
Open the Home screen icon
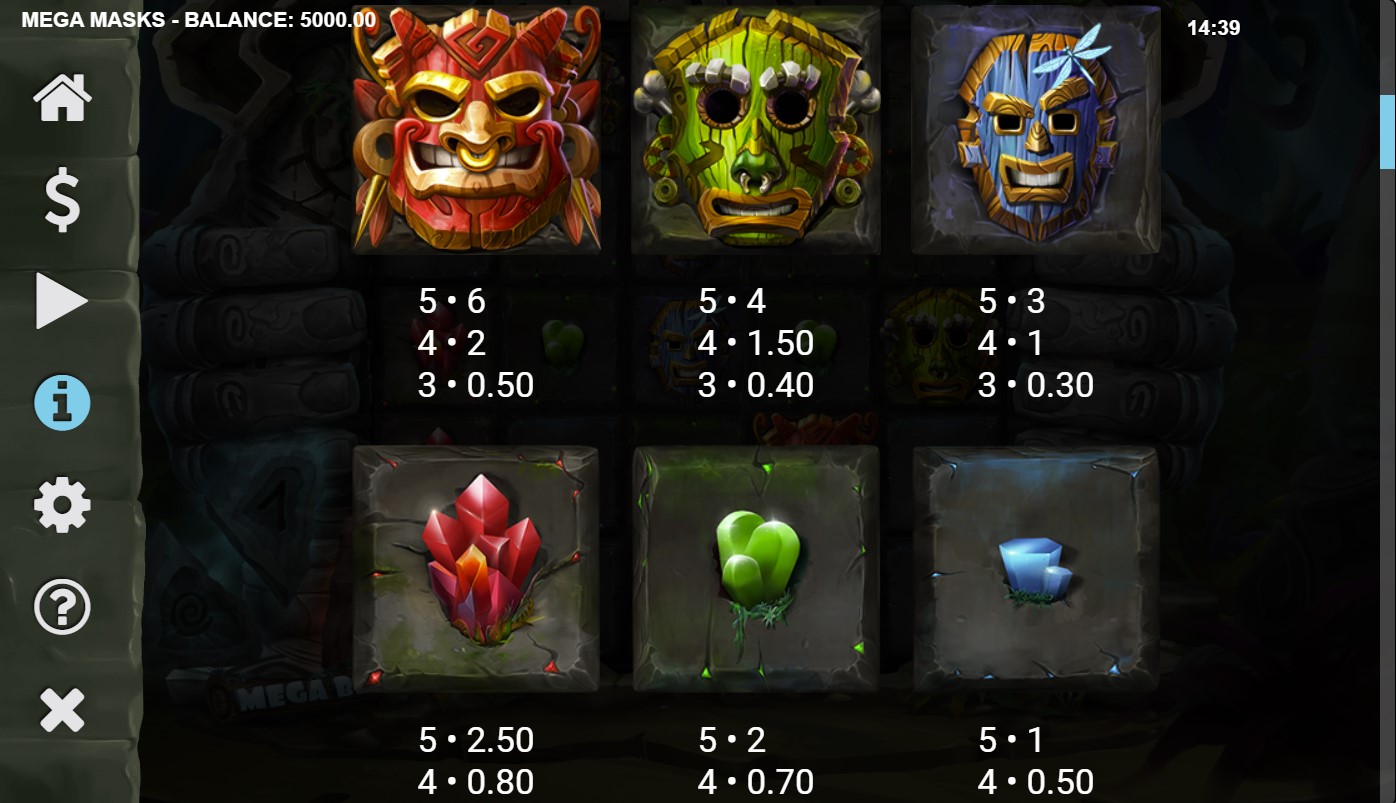tap(62, 97)
